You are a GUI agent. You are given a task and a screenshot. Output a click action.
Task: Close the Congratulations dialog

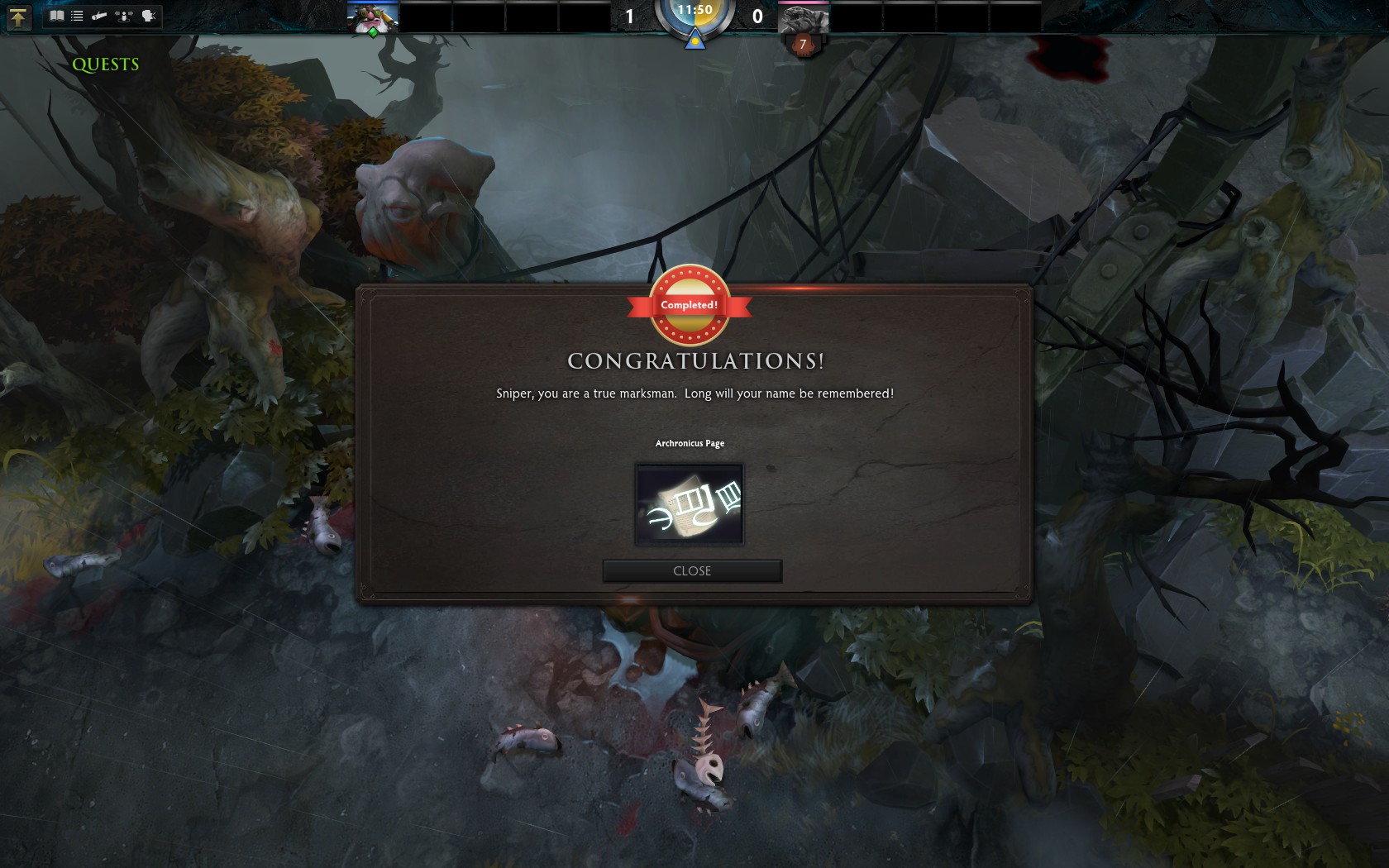[692, 571]
